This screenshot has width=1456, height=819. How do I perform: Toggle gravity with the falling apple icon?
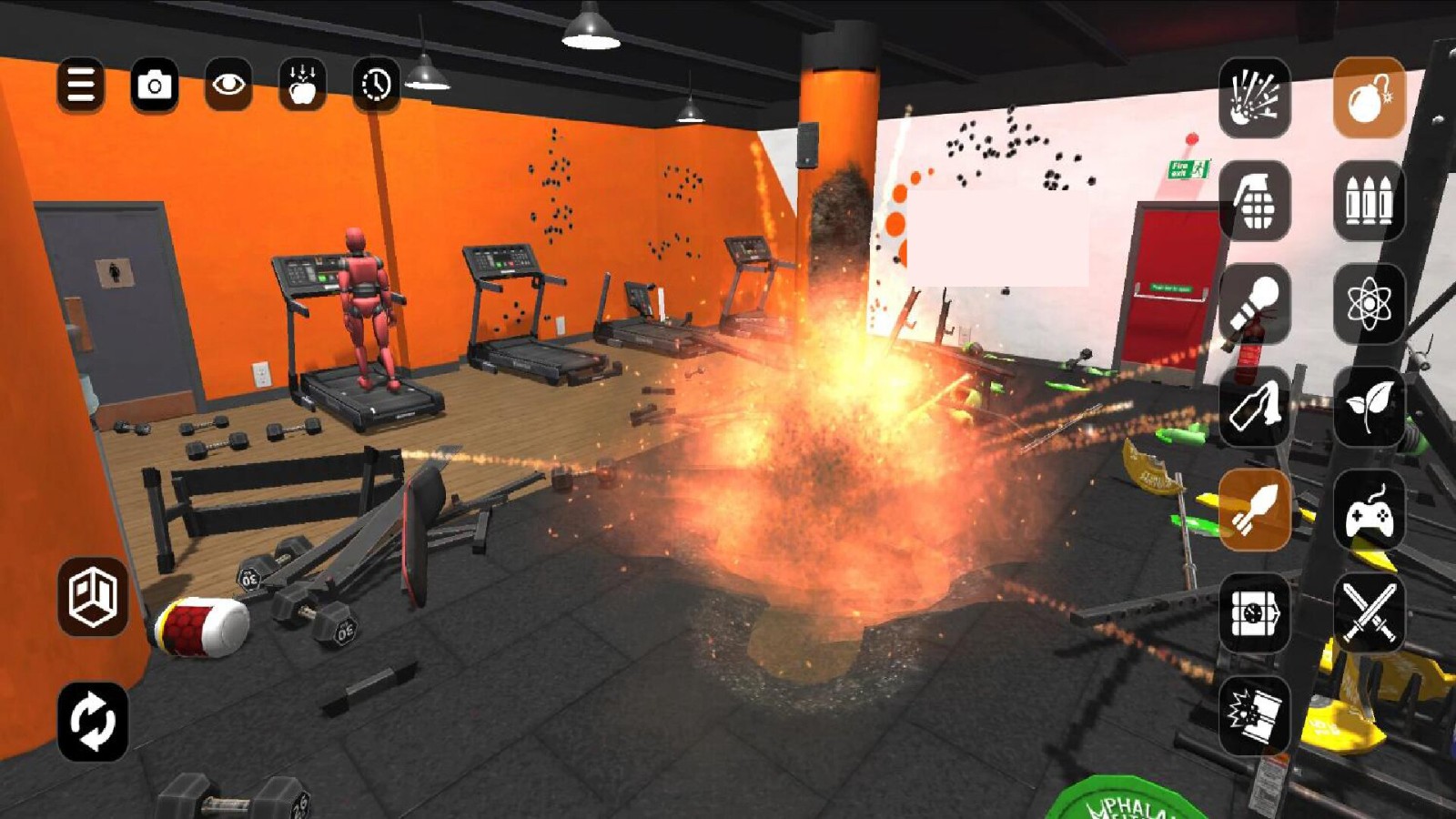click(x=302, y=86)
